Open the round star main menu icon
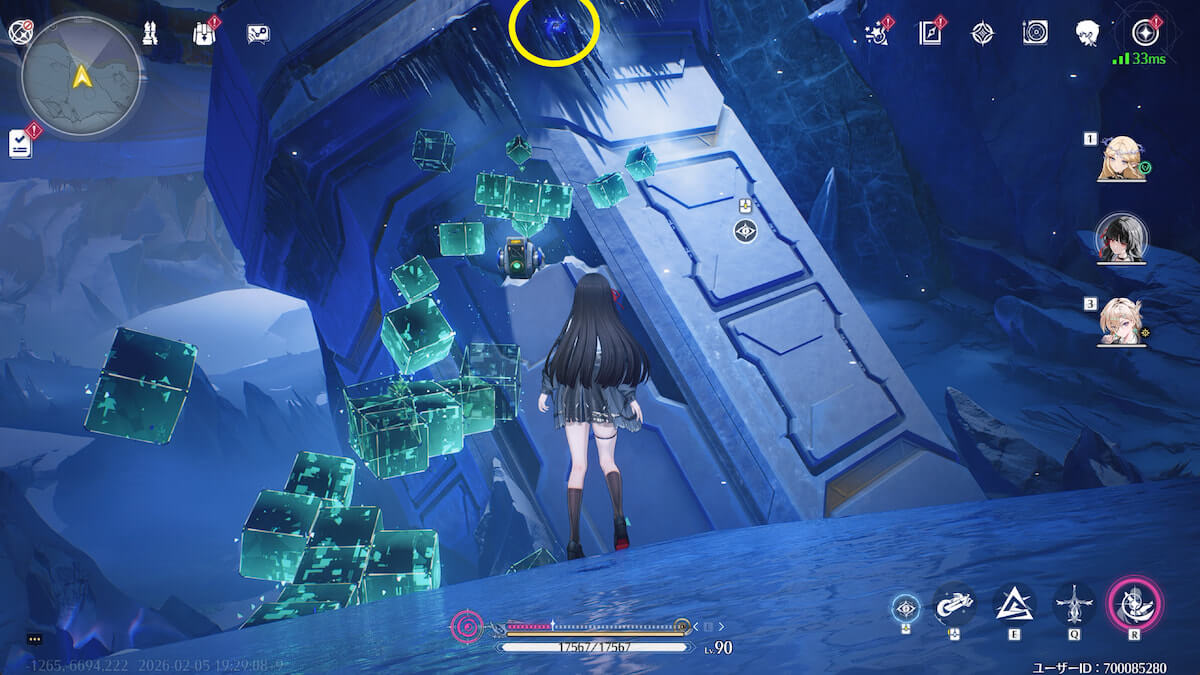The width and height of the screenshot is (1200, 675). point(1145,32)
